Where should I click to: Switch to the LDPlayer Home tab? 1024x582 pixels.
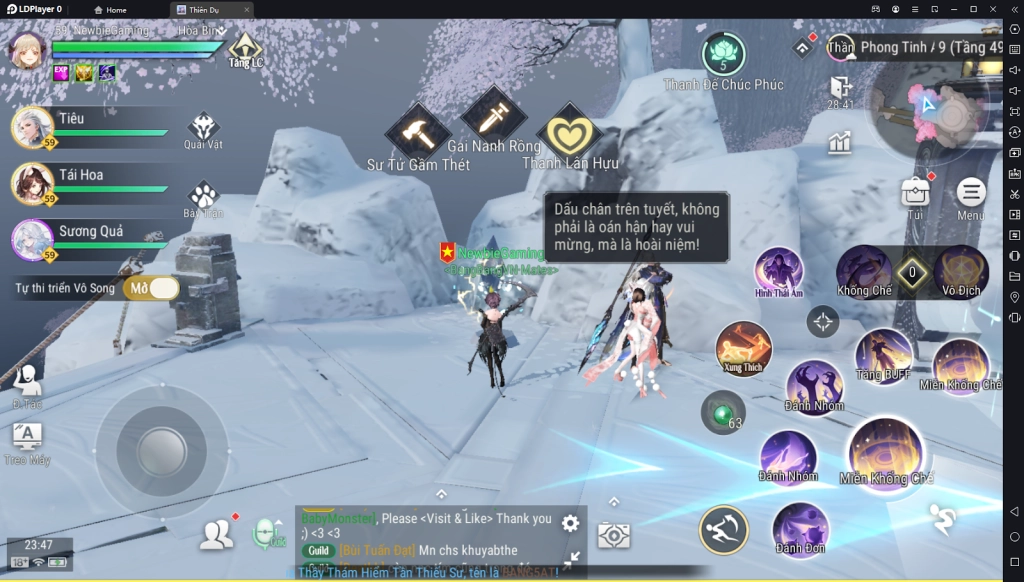pos(110,10)
